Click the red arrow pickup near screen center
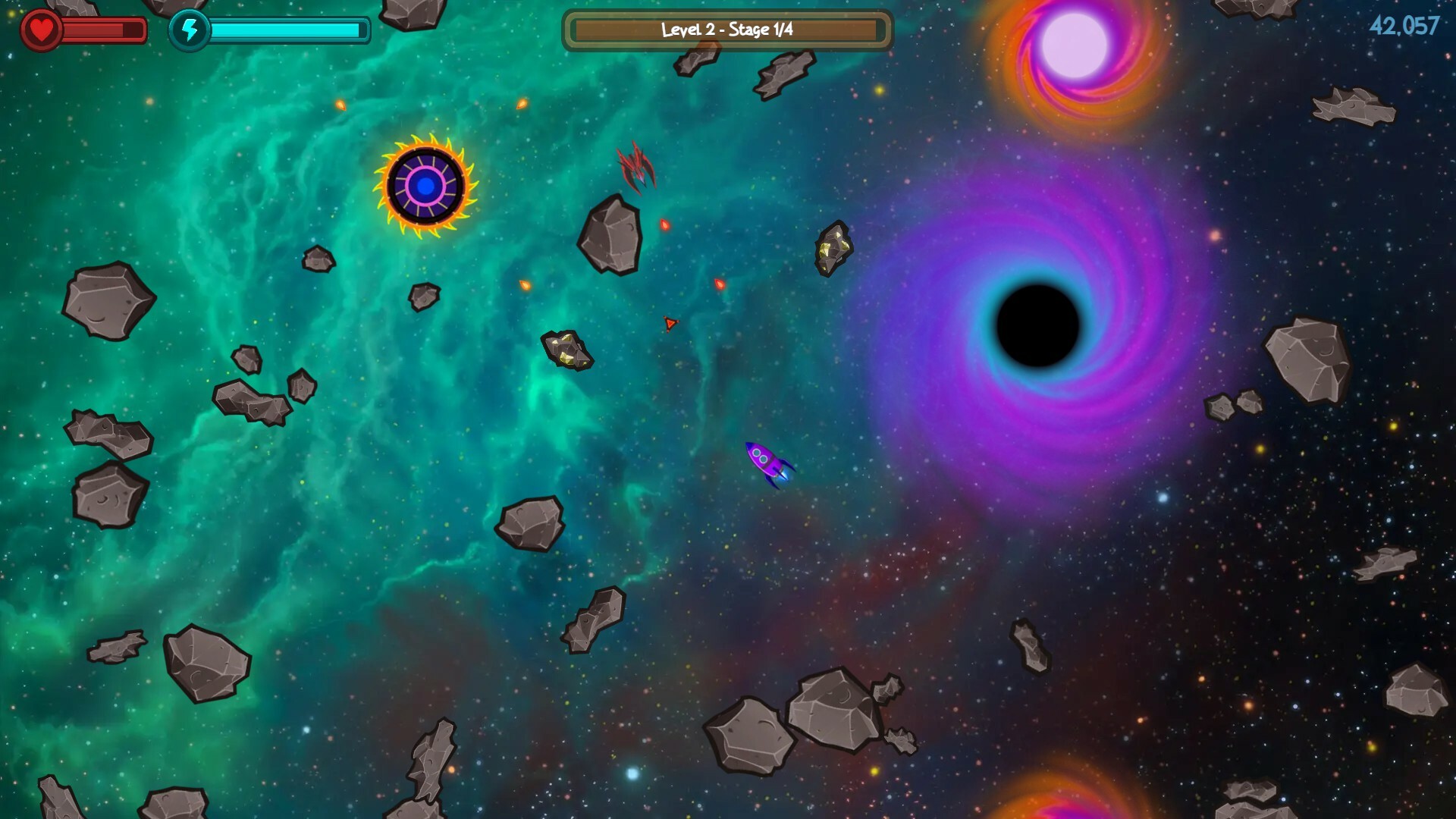Viewport: 1456px width, 819px height. point(670,323)
